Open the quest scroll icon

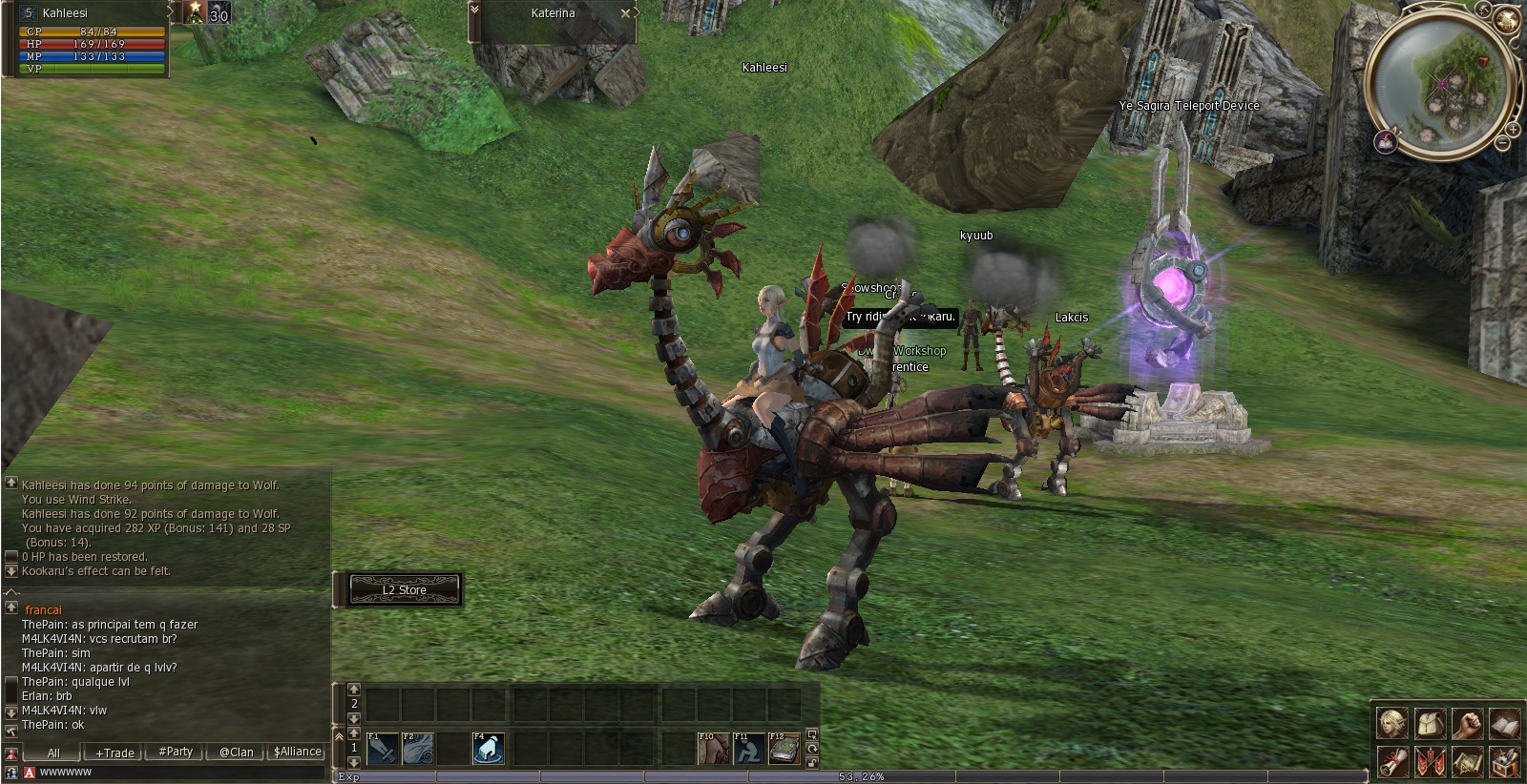point(1391,762)
